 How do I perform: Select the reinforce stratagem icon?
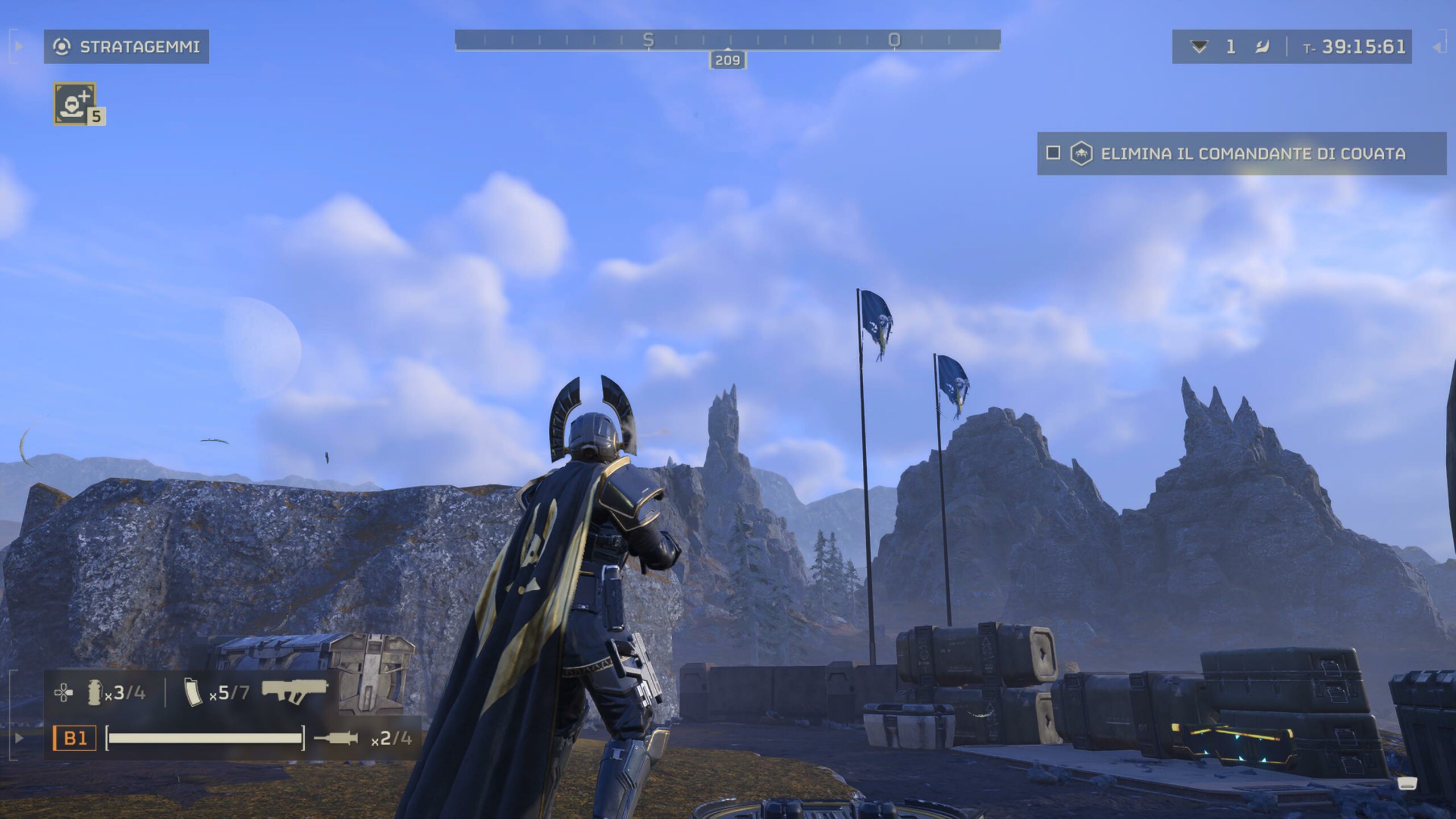pos(75,103)
